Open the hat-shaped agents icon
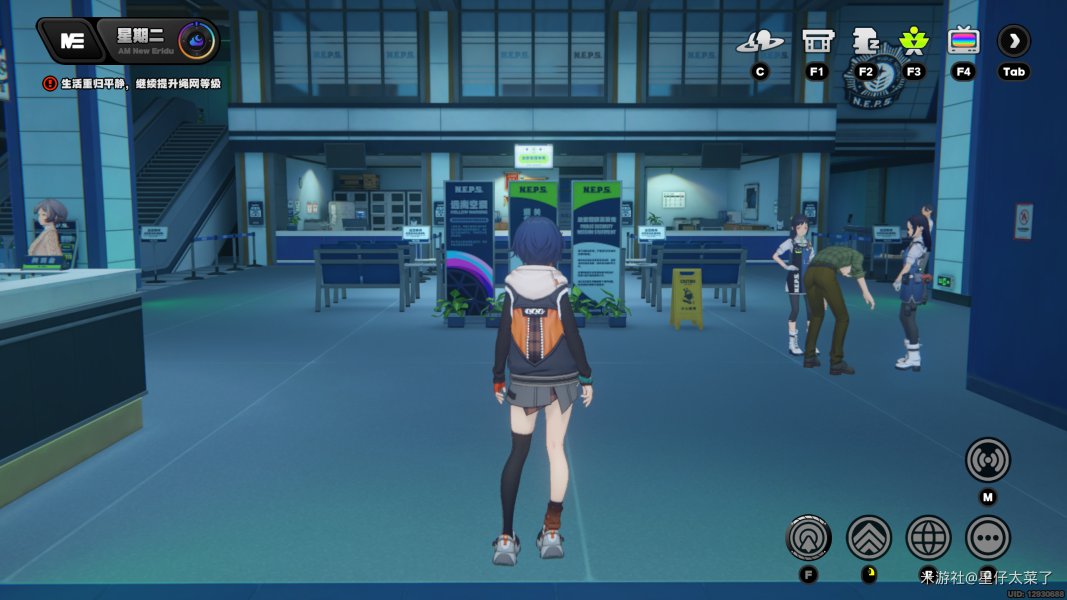 coord(760,42)
